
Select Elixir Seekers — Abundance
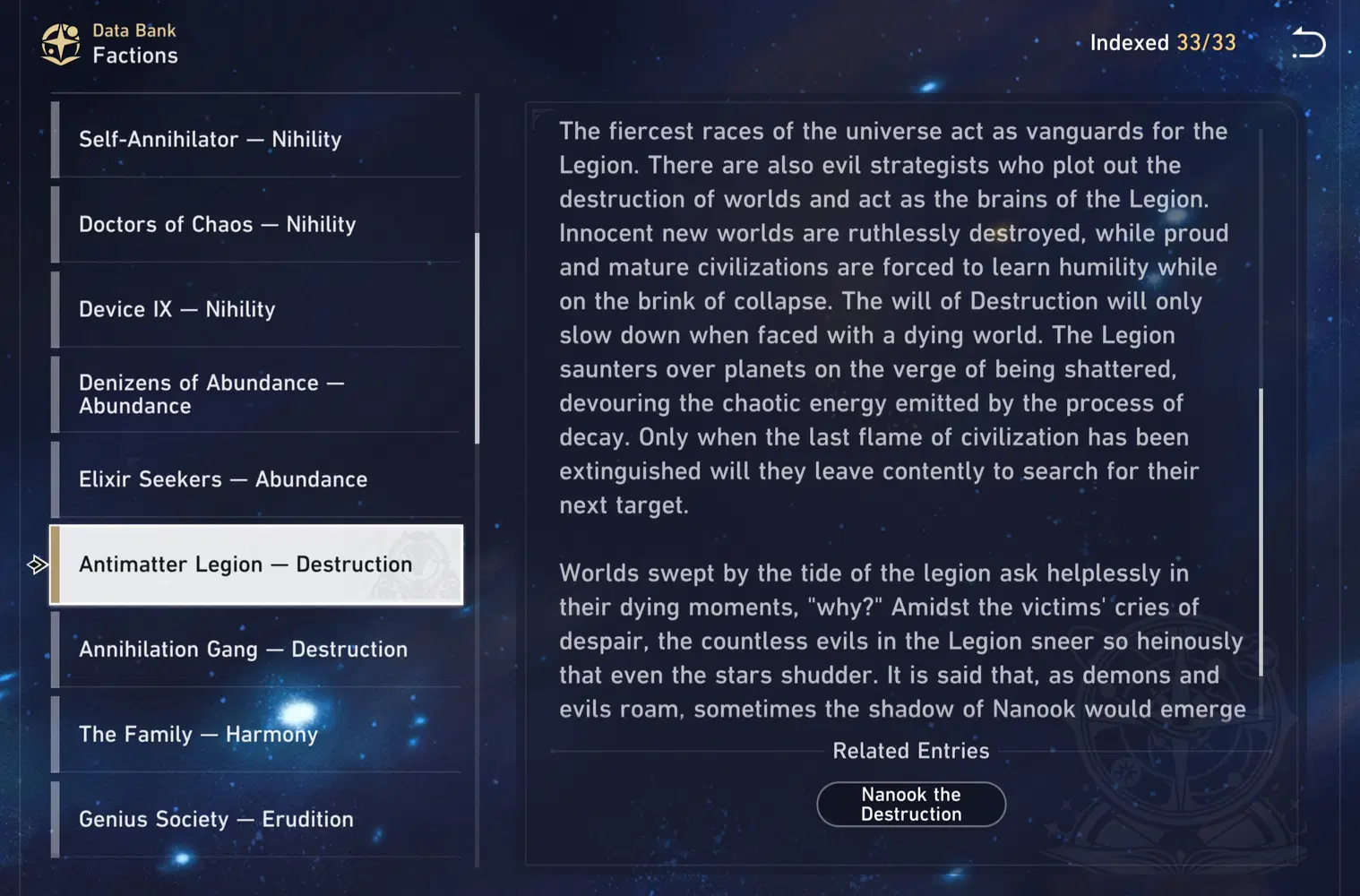tap(257, 479)
